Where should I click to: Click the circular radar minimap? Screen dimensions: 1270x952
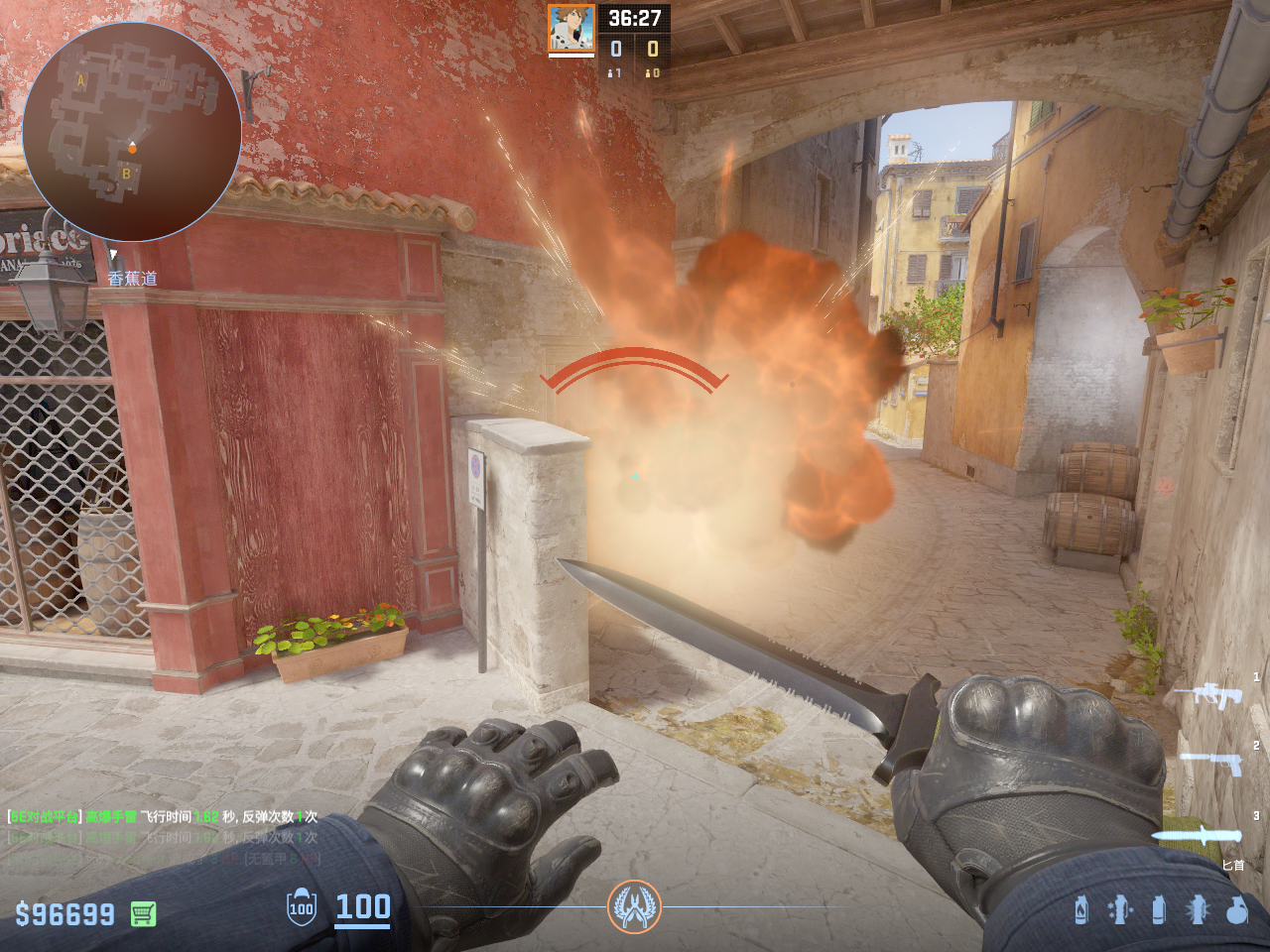(x=132, y=132)
